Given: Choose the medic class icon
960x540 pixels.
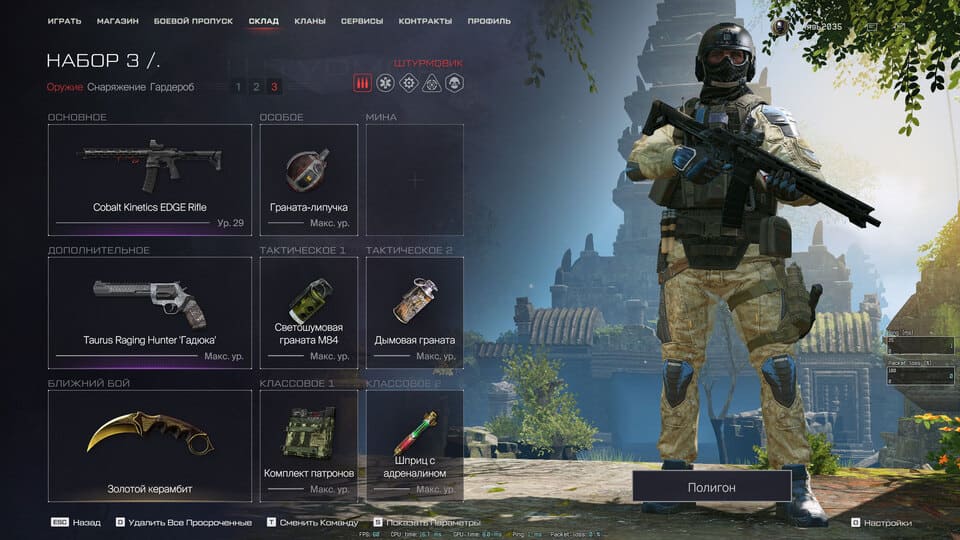Looking at the screenshot, I should pos(385,84).
